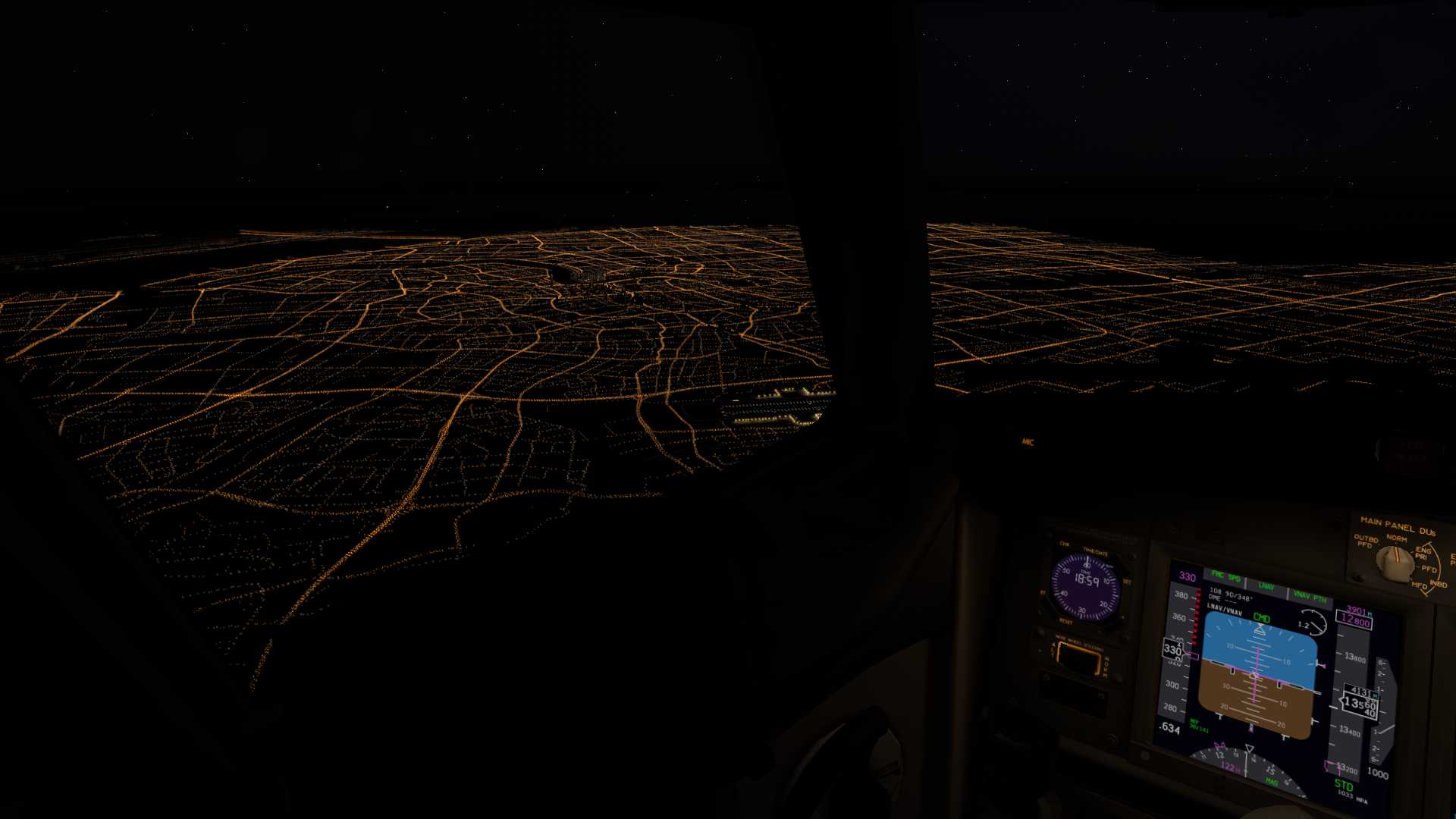Click the SET knob on the clock
The height and width of the screenshot is (819, 1456).
click(1127, 580)
